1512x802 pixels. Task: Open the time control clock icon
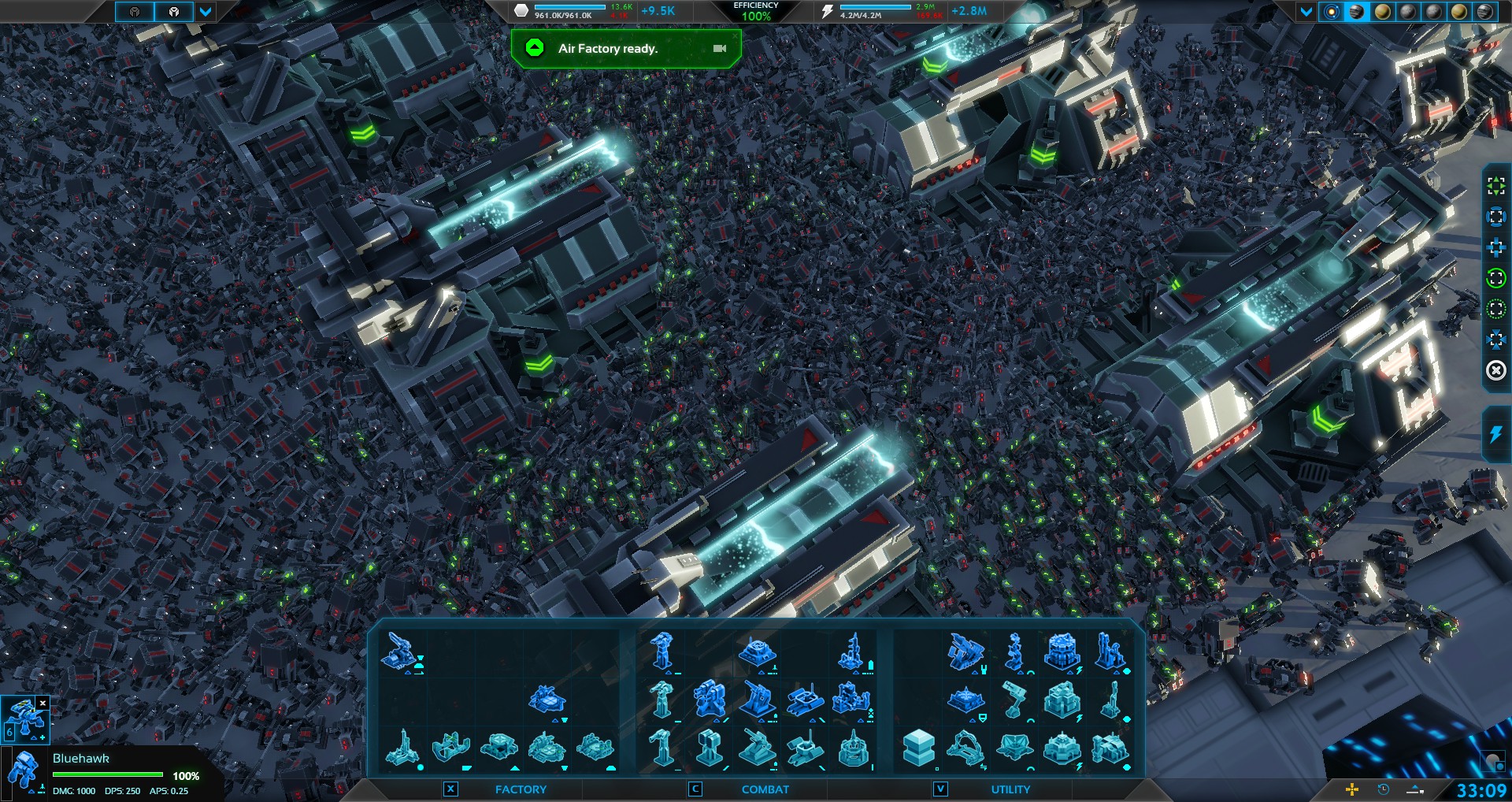pyautogui.click(x=1383, y=789)
